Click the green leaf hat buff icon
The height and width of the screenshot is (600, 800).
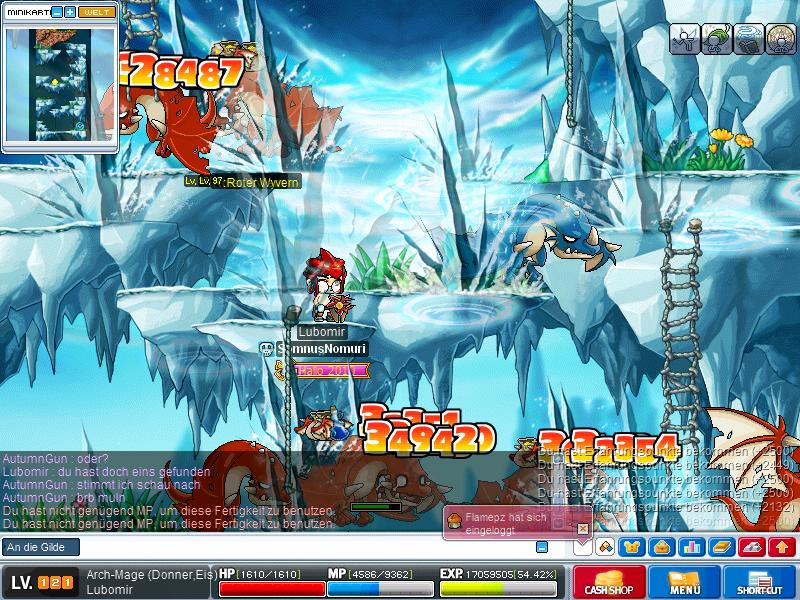pyautogui.click(x=716, y=39)
